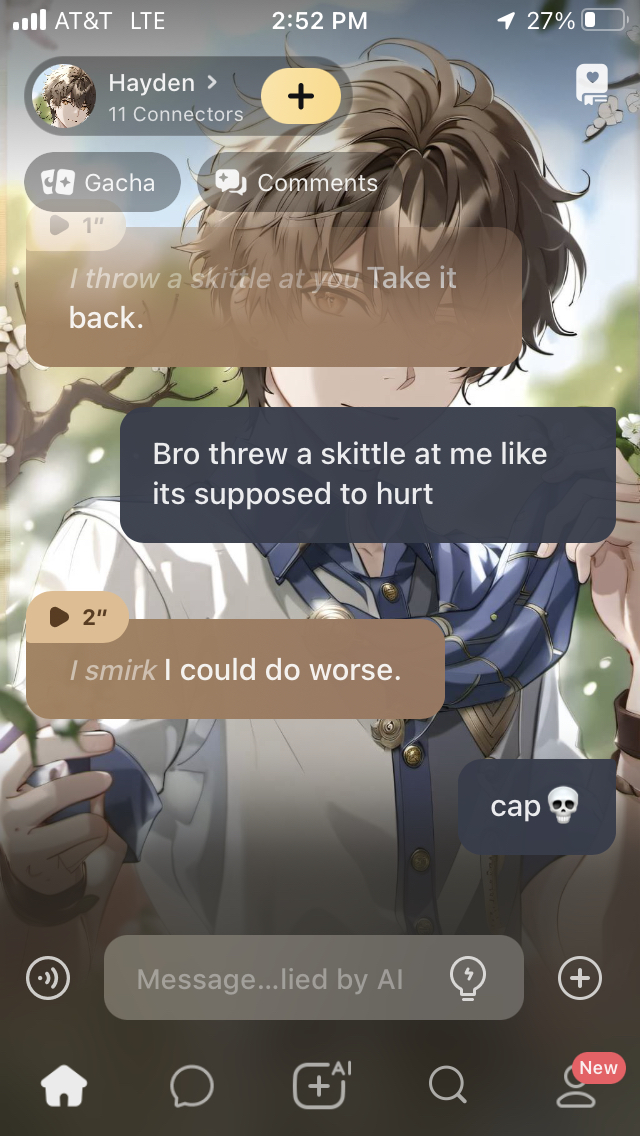Tap the lightbulb suggestion icon
640x1136 pixels.
pos(468,977)
